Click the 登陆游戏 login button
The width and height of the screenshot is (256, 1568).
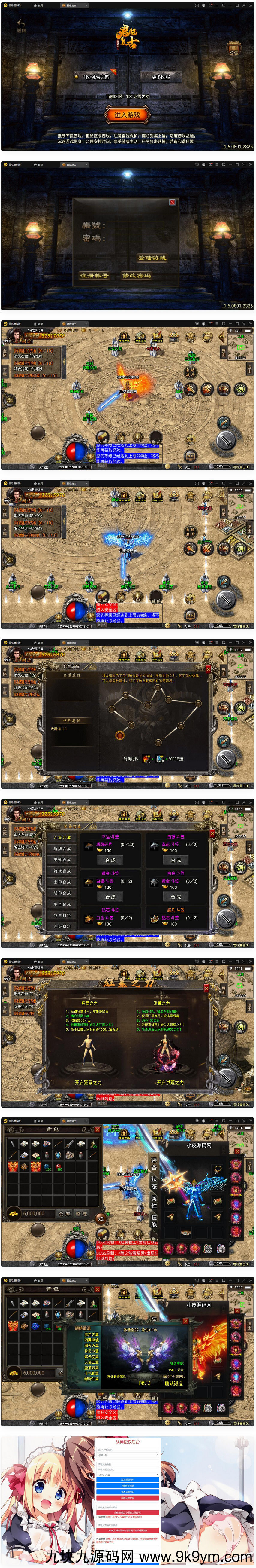pos(152,258)
